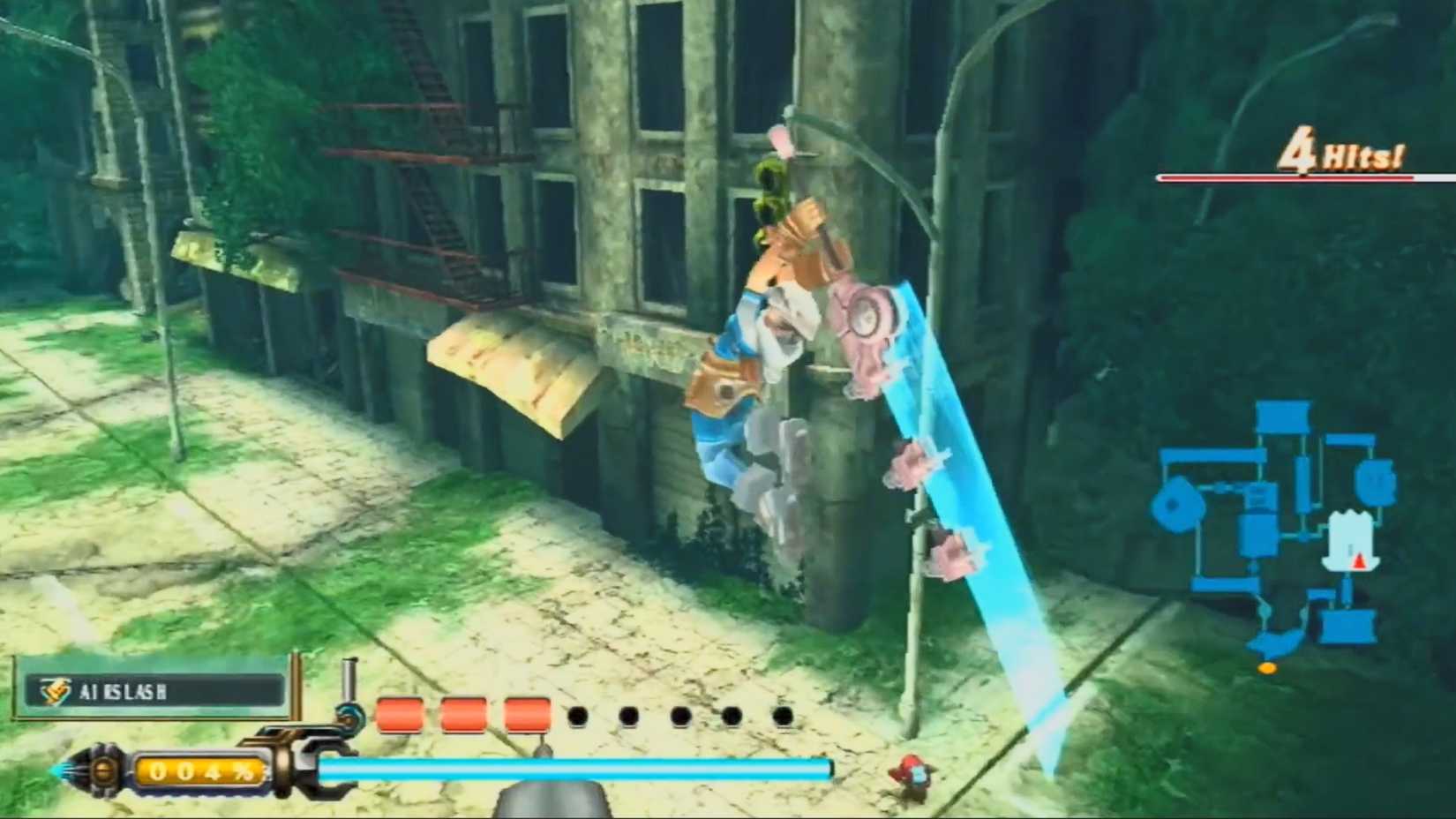This screenshot has height=819, width=1456.
Task: Toggle the first empty black ammo slot
Action: tap(578, 715)
